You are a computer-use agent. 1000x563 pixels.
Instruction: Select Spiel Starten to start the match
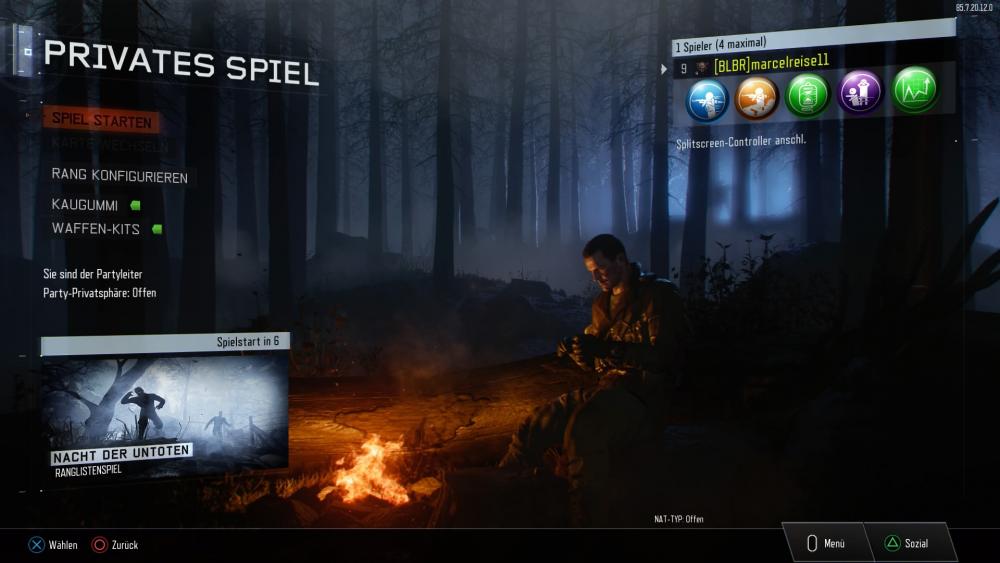click(x=101, y=120)
